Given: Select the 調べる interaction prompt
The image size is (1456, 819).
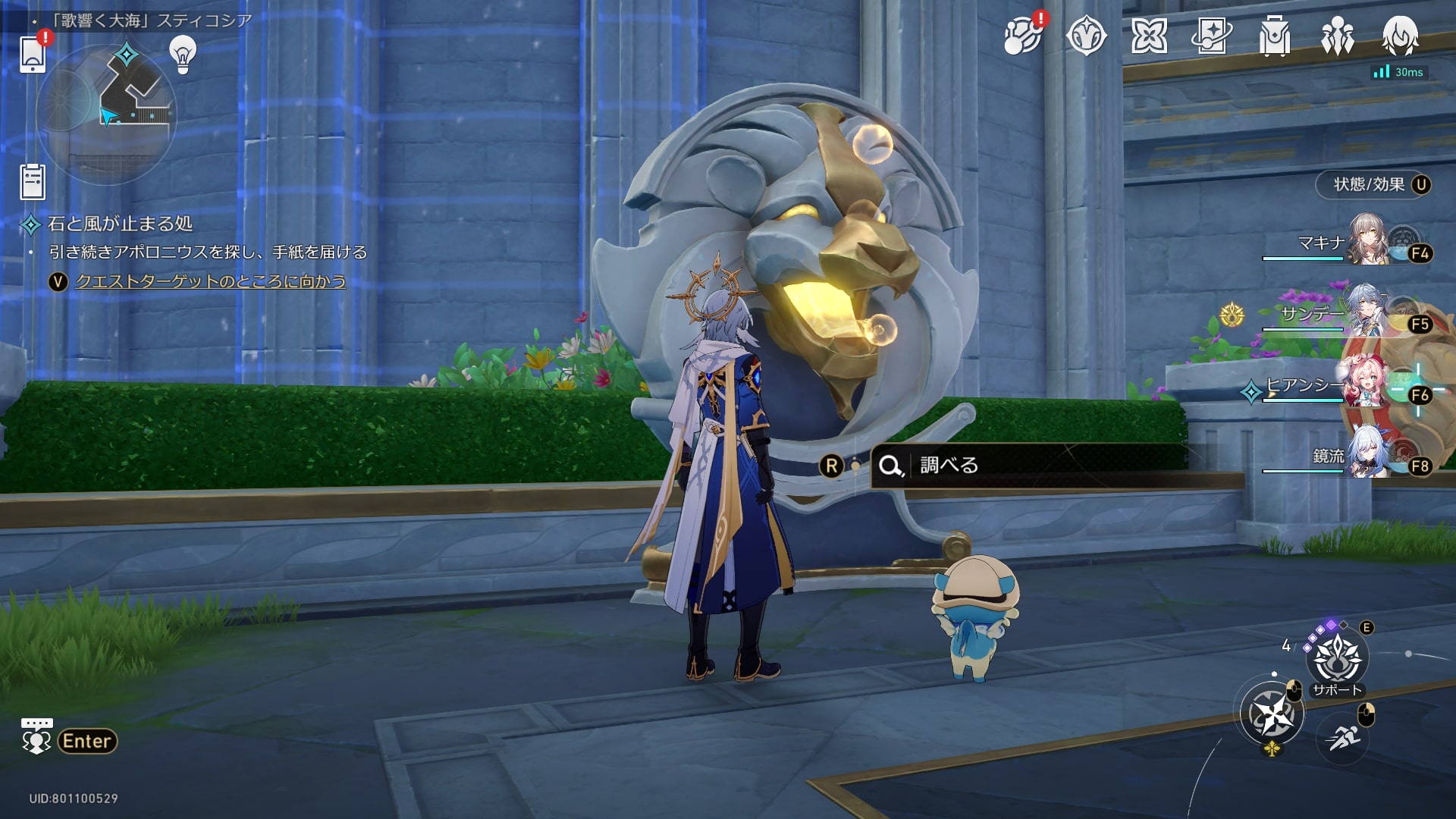Looking at the screenshot, I should (948, 465).
